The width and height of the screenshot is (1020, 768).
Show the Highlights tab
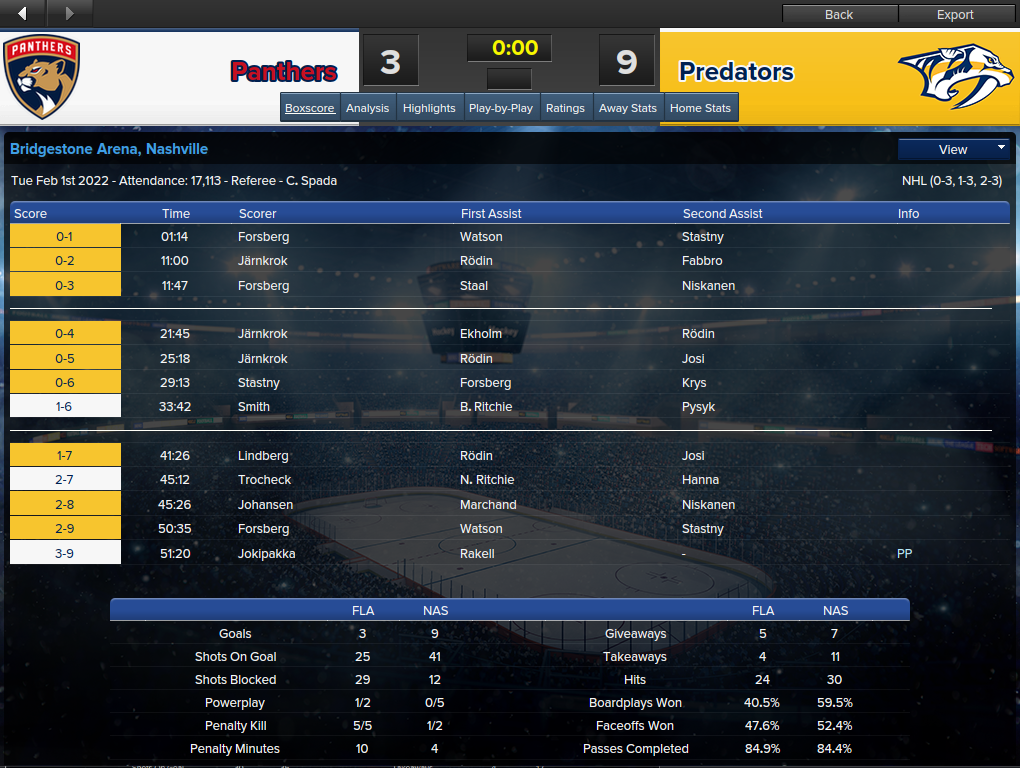pos(429,108)
